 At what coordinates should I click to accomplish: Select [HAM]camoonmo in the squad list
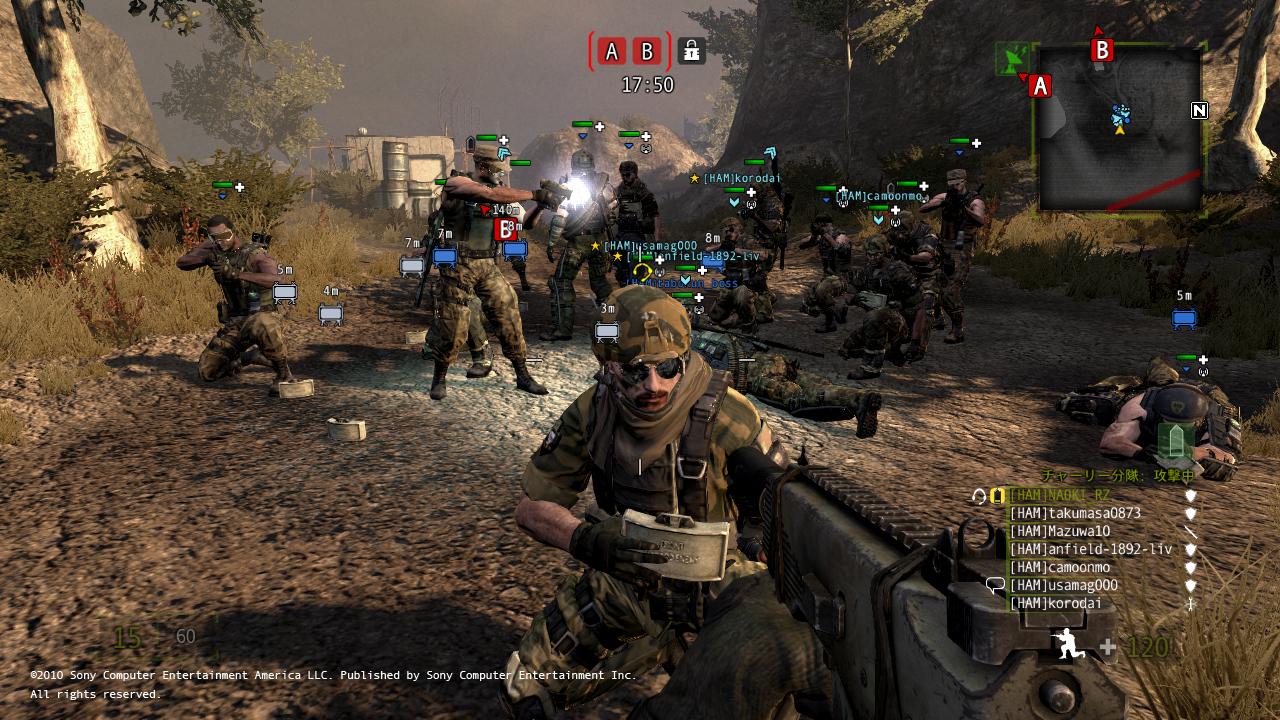1059,567
